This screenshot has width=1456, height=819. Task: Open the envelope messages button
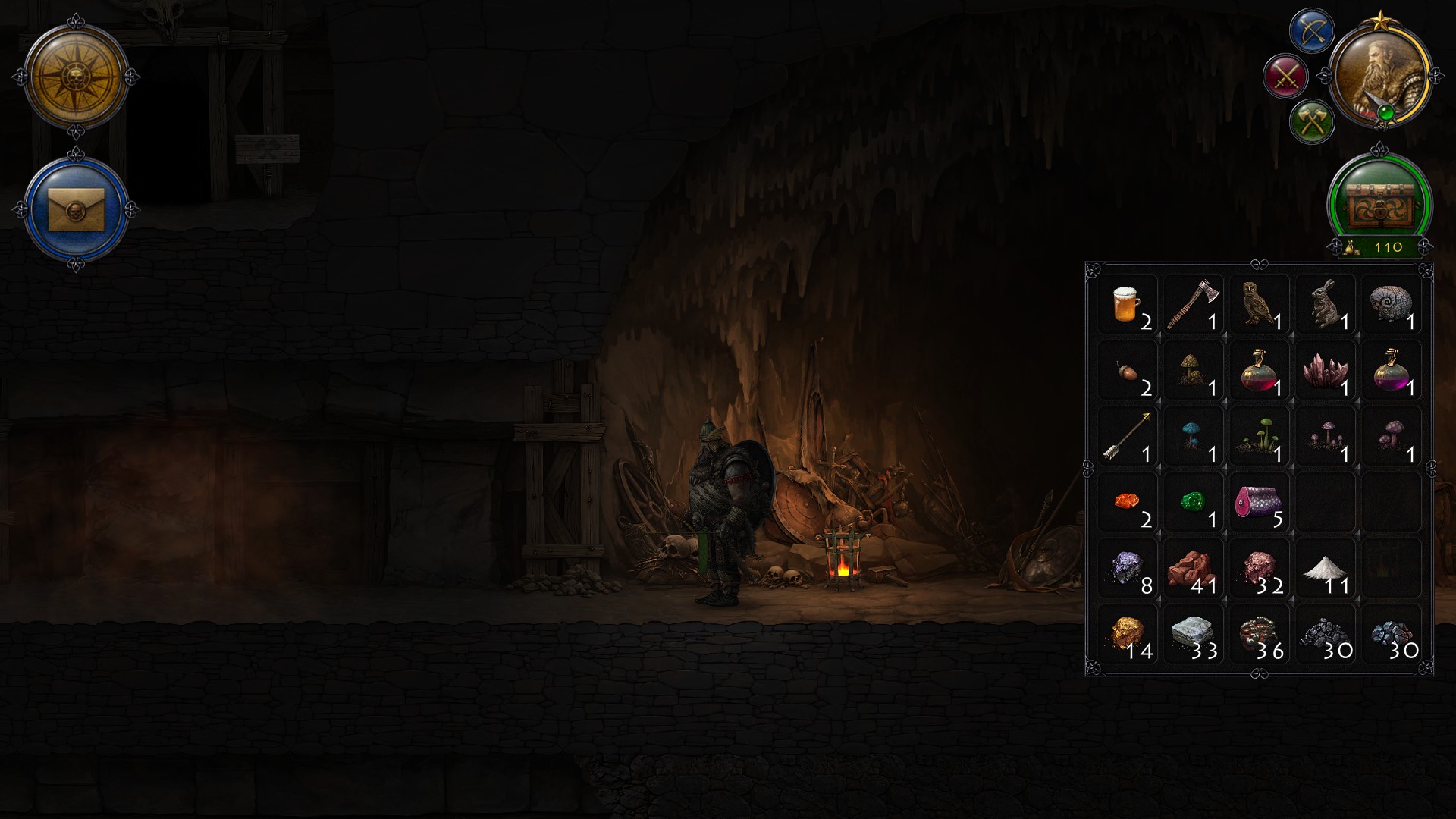(76, 207)
